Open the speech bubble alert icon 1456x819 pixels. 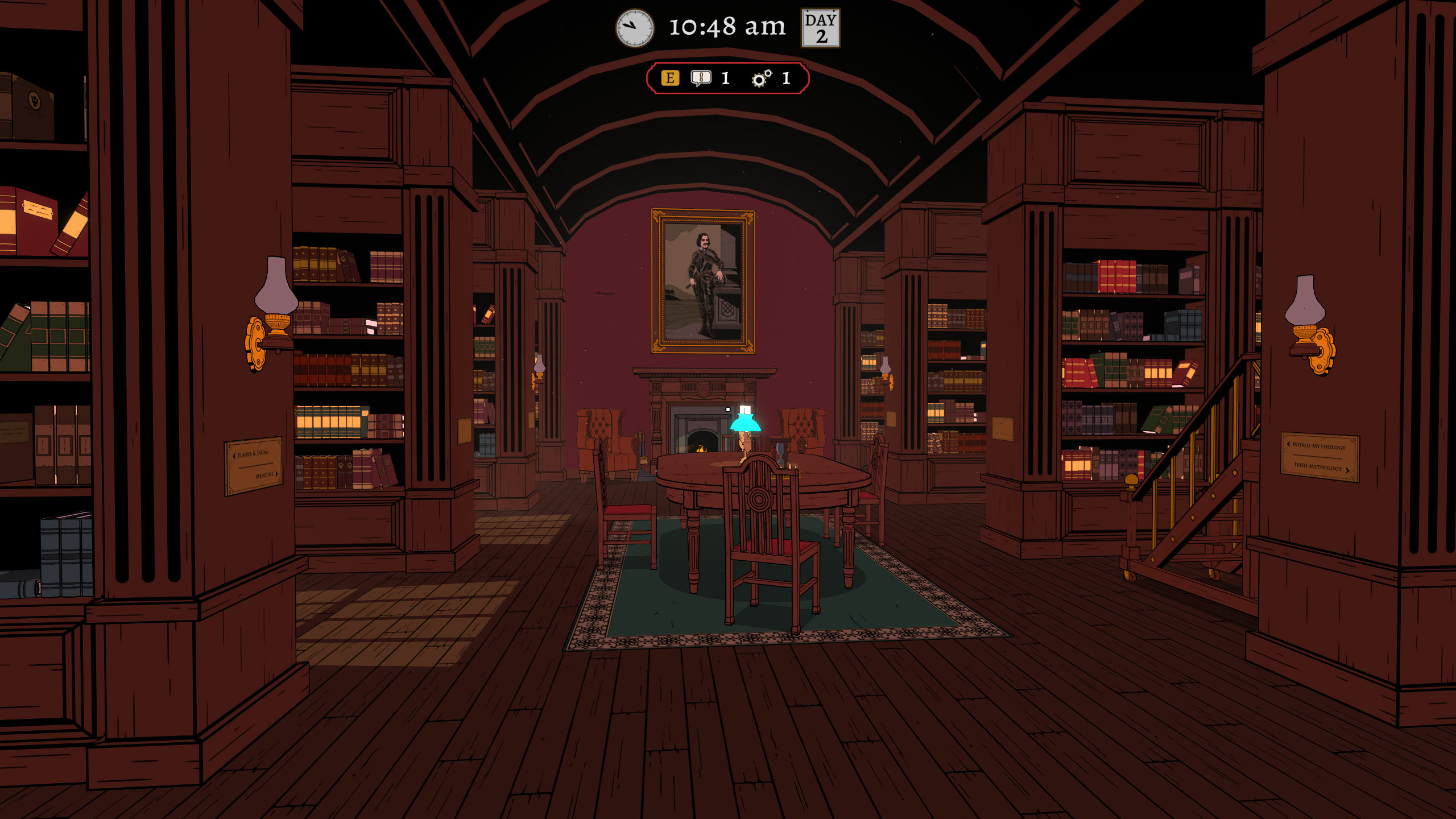point(701,78)
